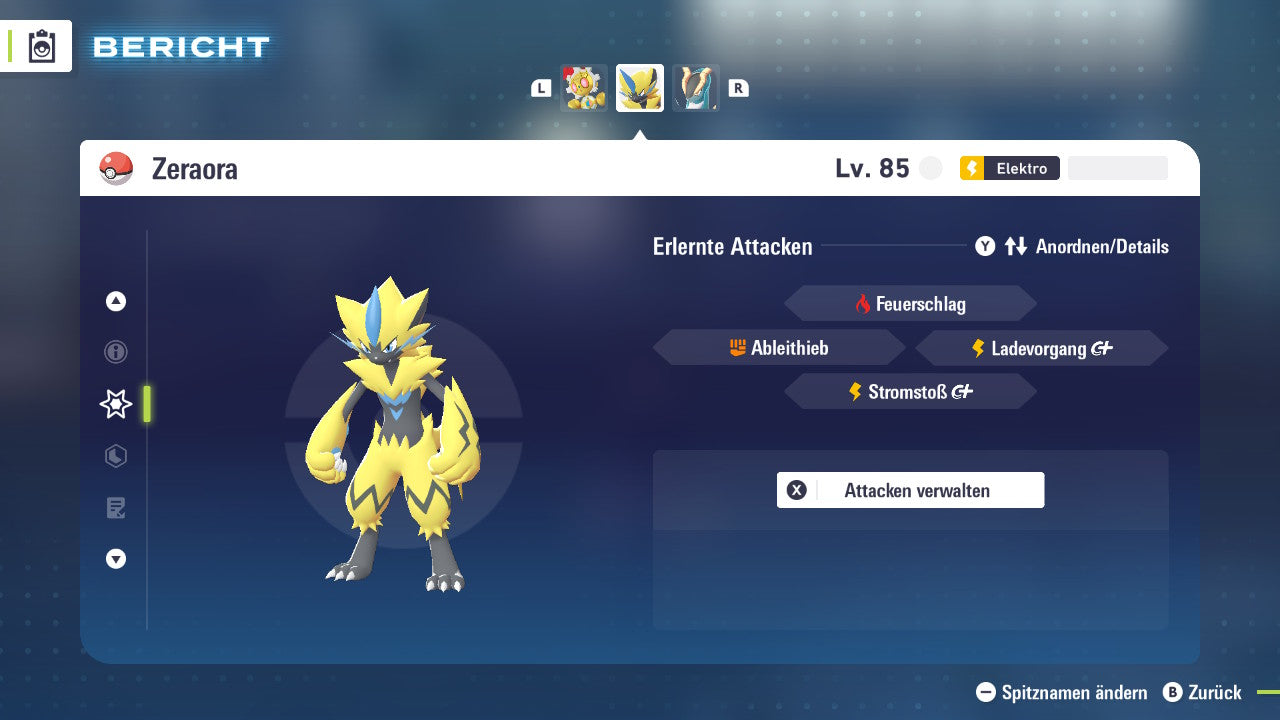This screenshot has width=1280, height=720.
Task: Click the X icon on Attacken verwalten
Action: click(797, 490)
